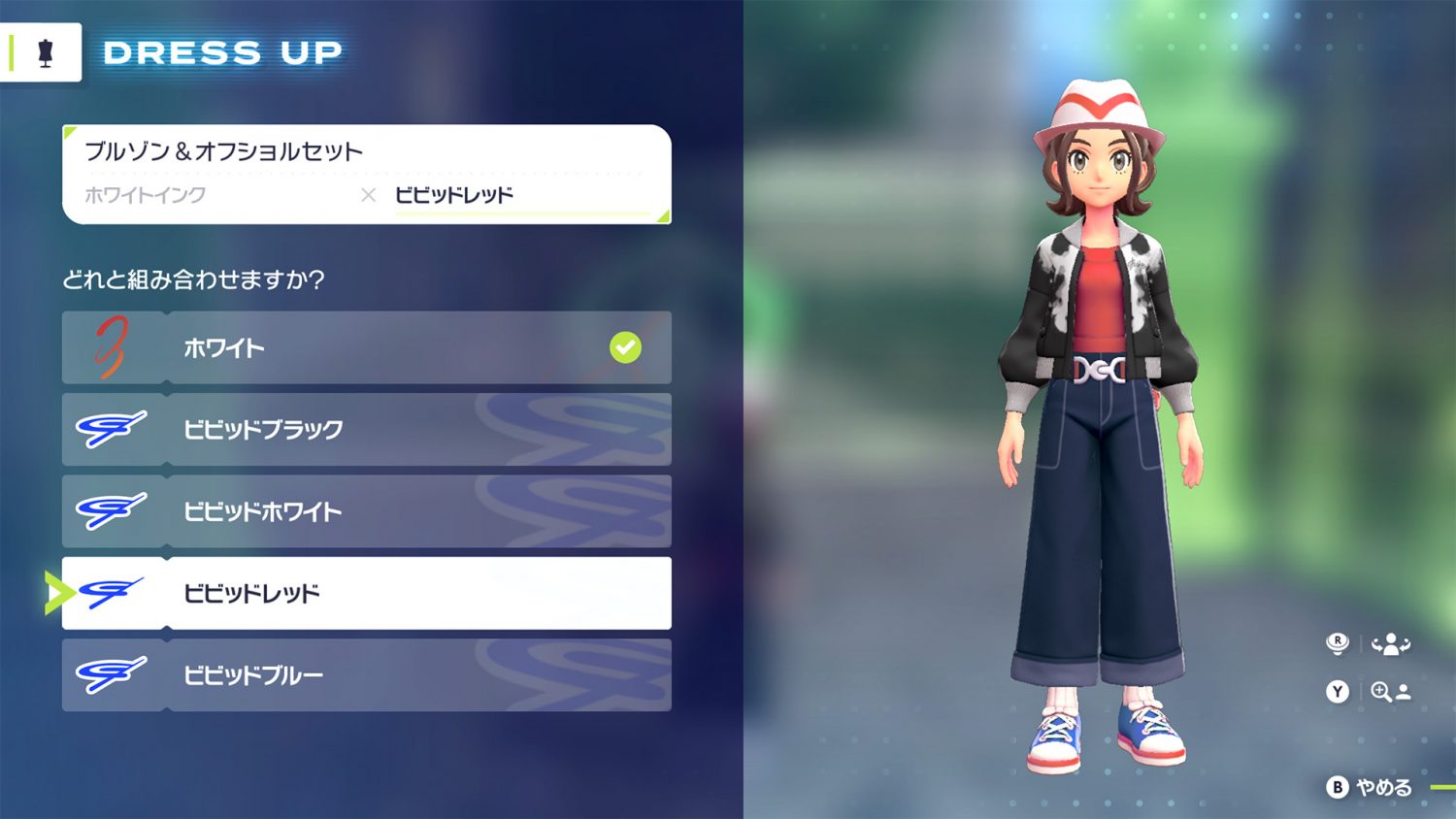Click the ホワイトインク first color field

pos(146,195)
